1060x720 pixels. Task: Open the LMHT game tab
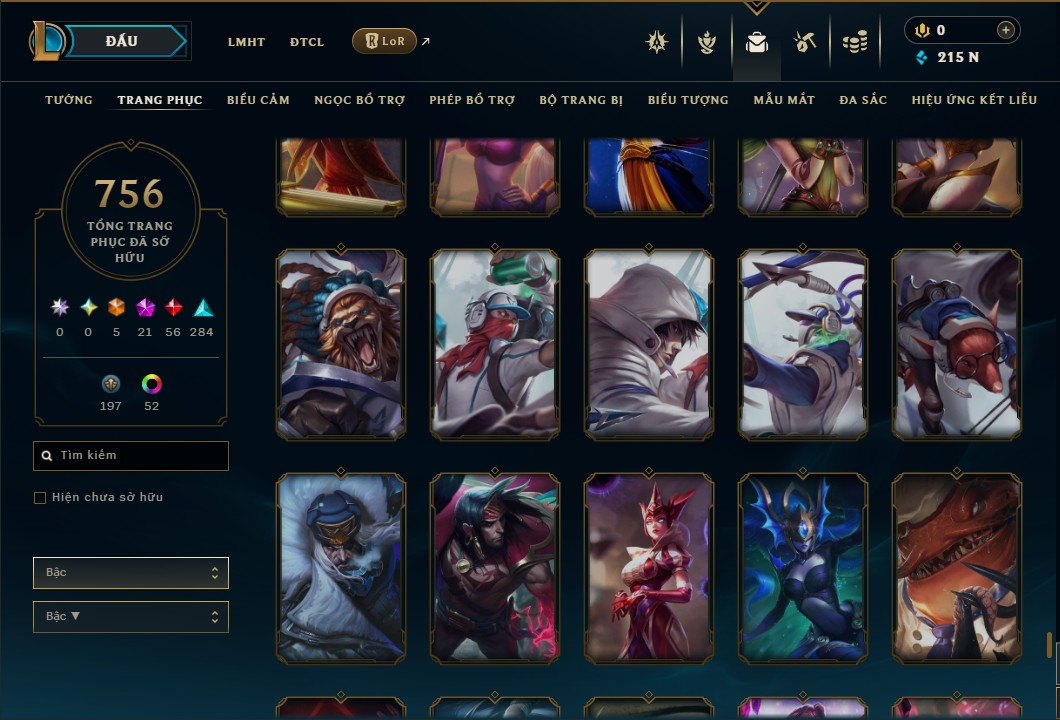246,42
